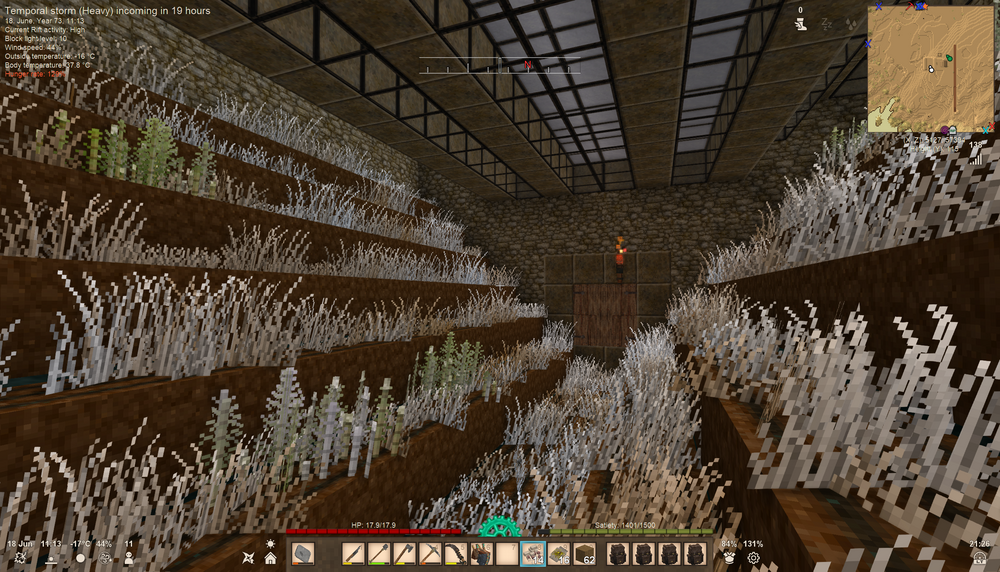This screenshot has width=1000, height=572.
Task: Choose the pickaxe in the hotbar
Action: pyautogui.click(x=430, y=554)
